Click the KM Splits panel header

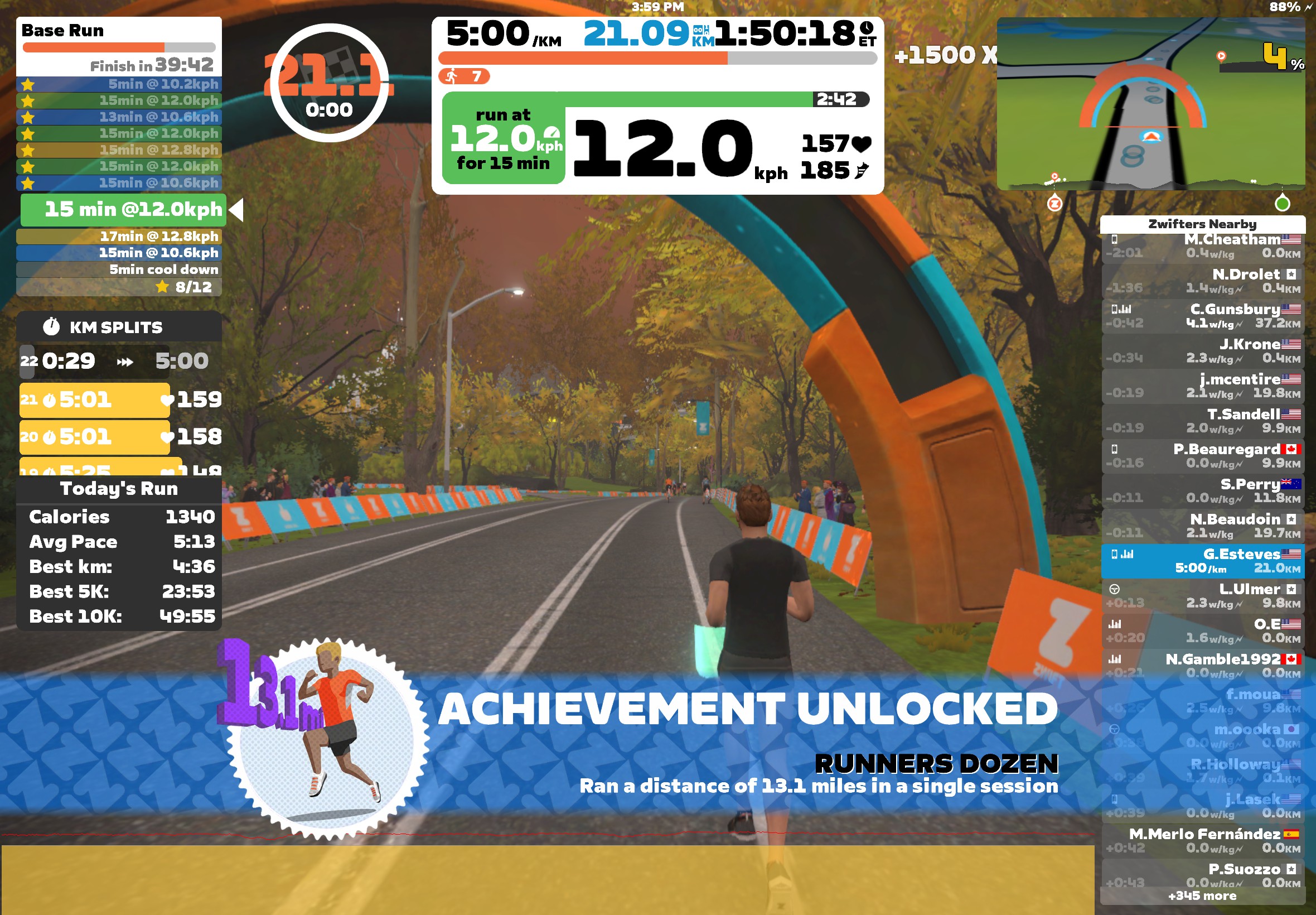(119, 328)
